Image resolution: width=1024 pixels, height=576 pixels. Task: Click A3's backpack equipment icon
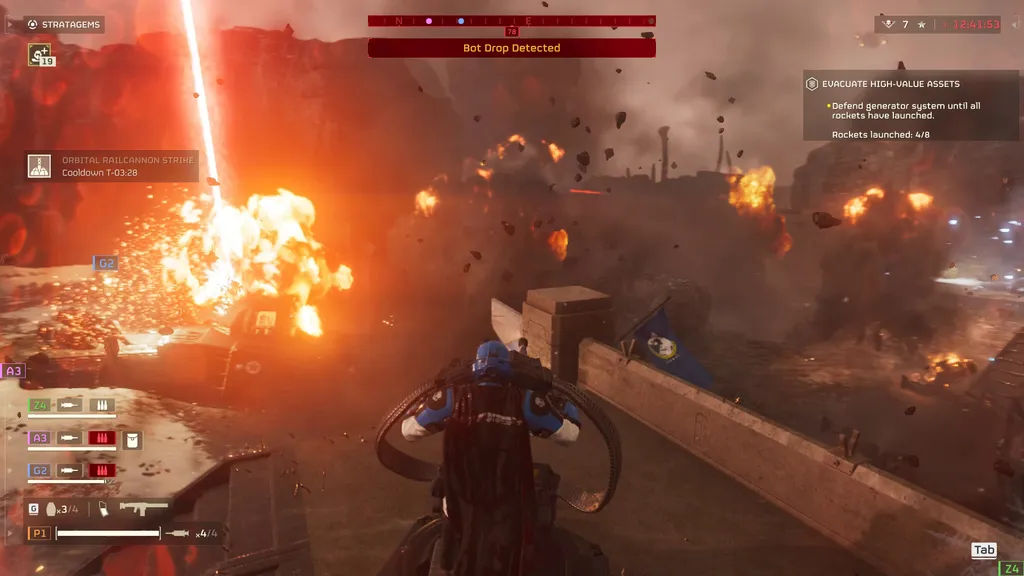pyautogui.click(x=132, y=438)
